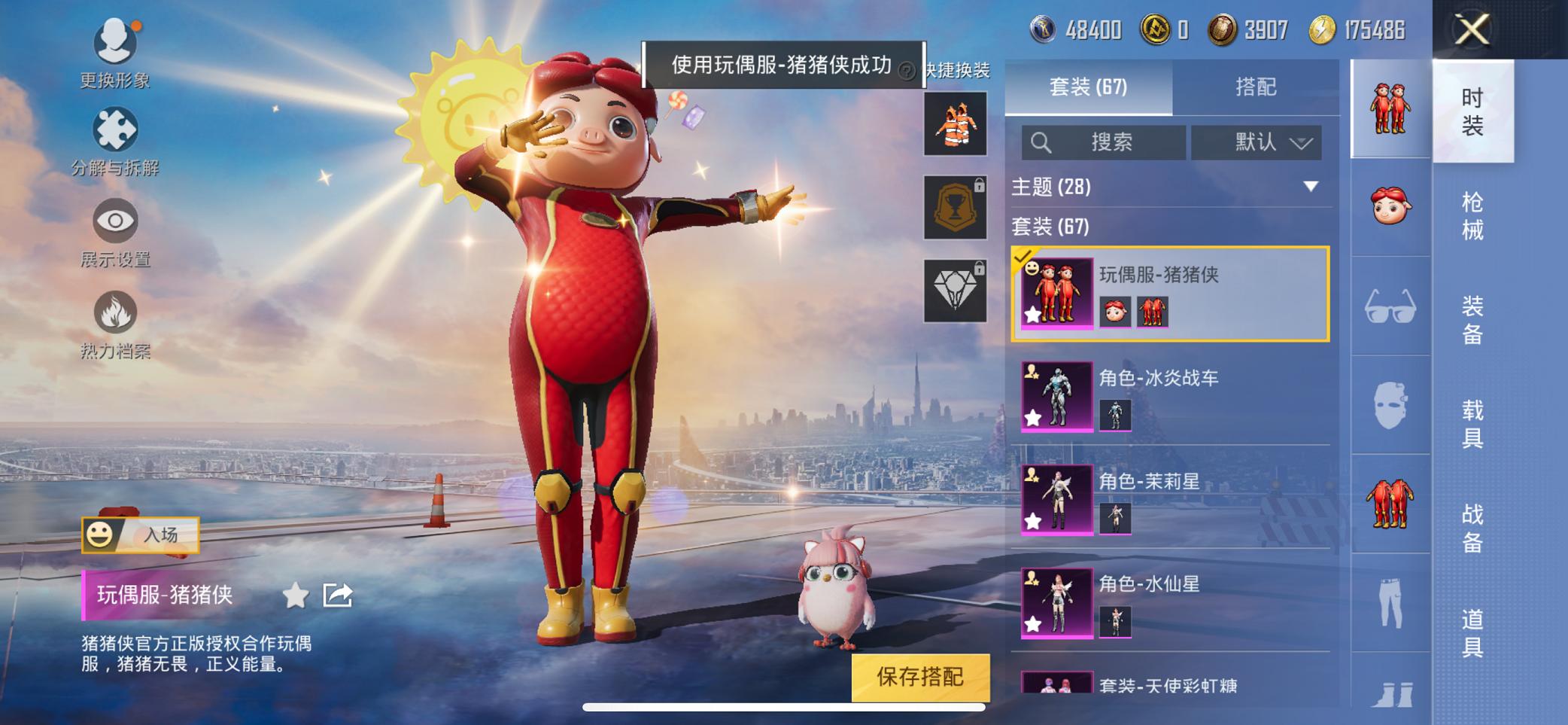1568x725 pixels.
Task: Share the 玩偶服-猪猪侠 outfit
Action: tap(337, 593)
